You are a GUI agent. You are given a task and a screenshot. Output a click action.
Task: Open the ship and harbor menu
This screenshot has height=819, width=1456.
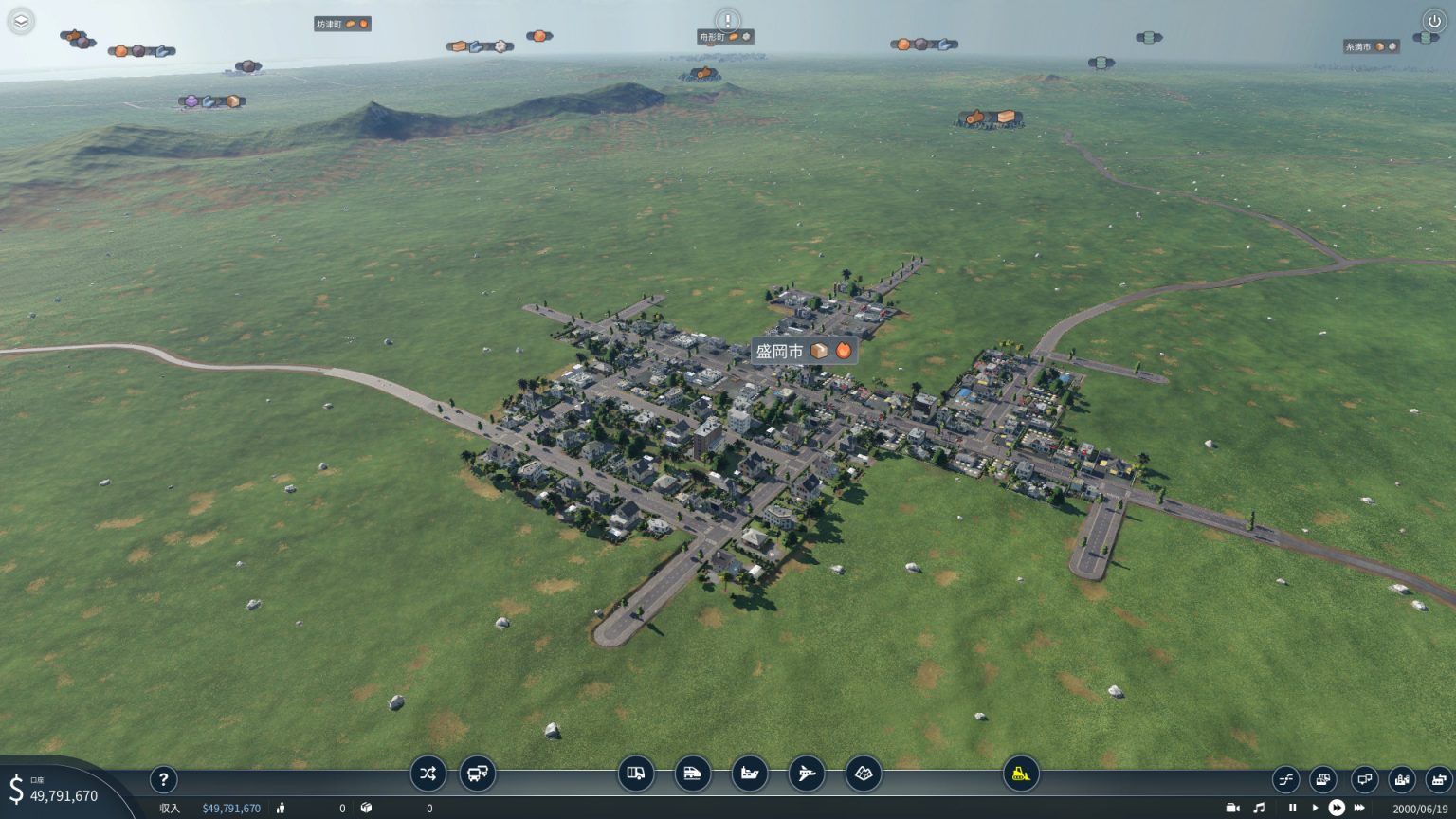749,773
